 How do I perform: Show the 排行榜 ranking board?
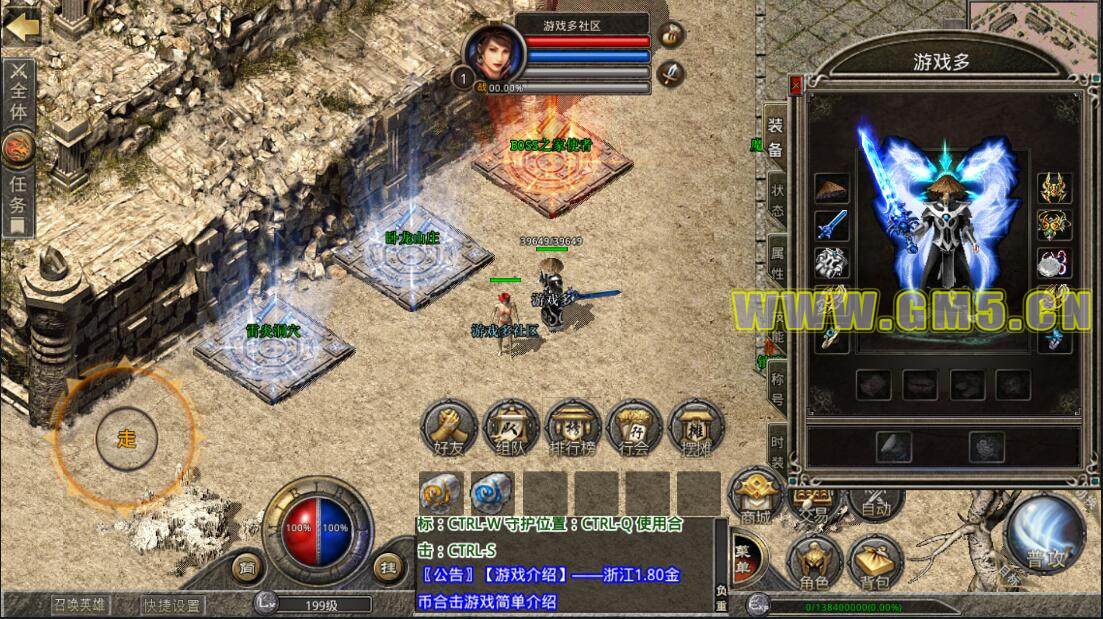572,429
